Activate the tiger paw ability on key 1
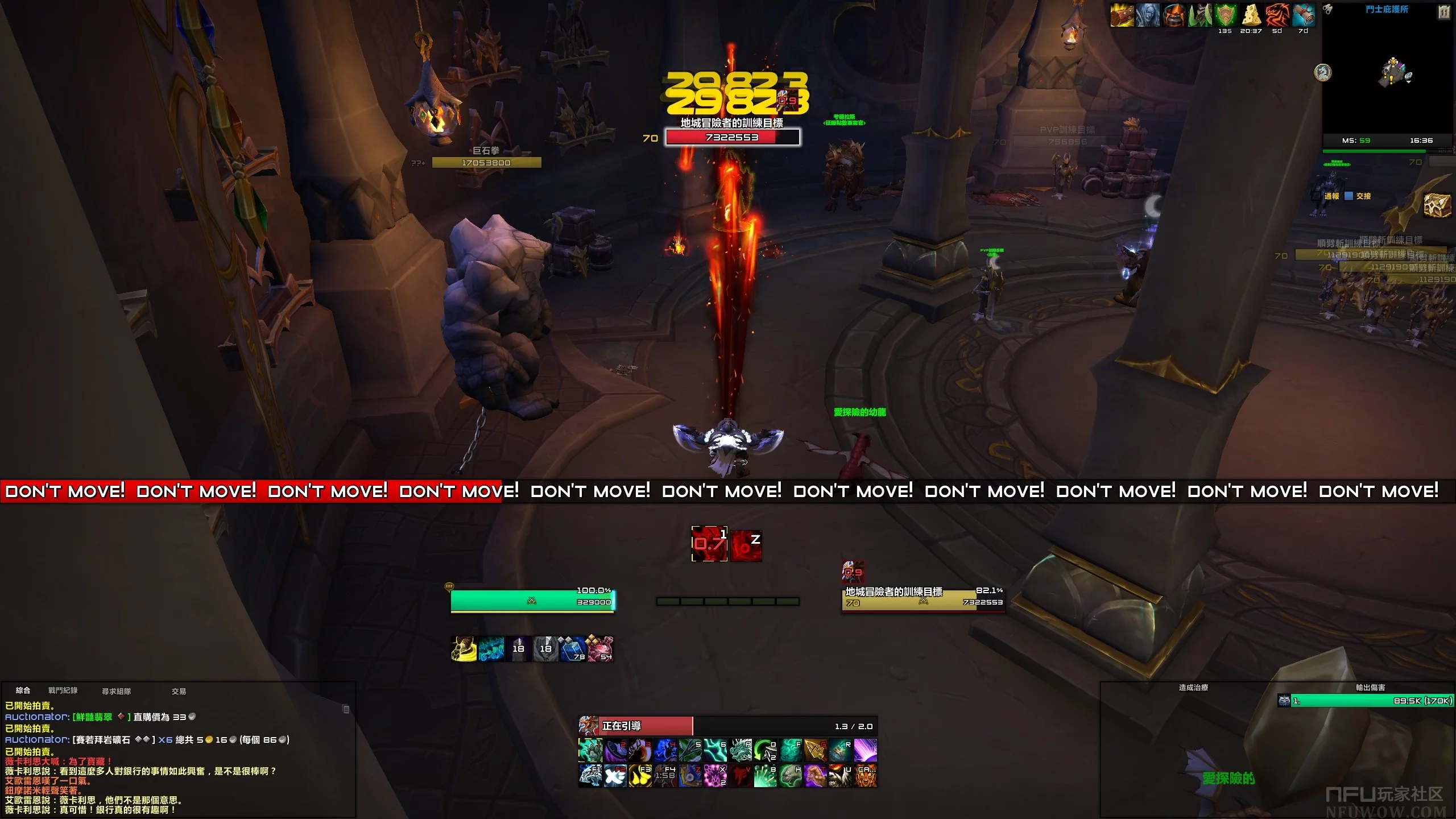This screenshot has width=1456, height=819. [x=590, y=750]
